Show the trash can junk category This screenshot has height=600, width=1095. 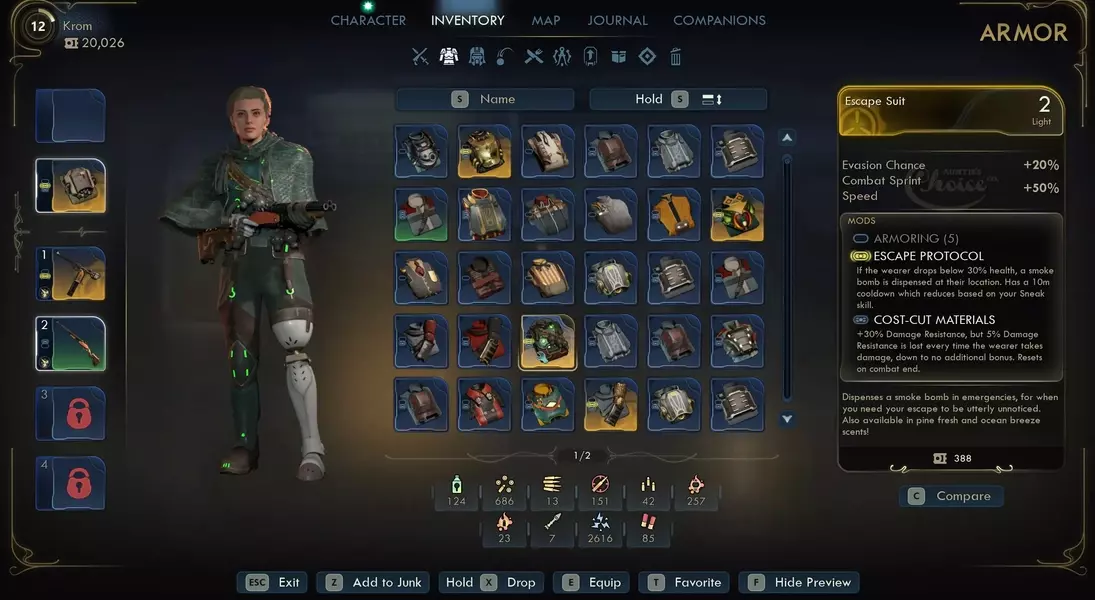click(676, 57)
